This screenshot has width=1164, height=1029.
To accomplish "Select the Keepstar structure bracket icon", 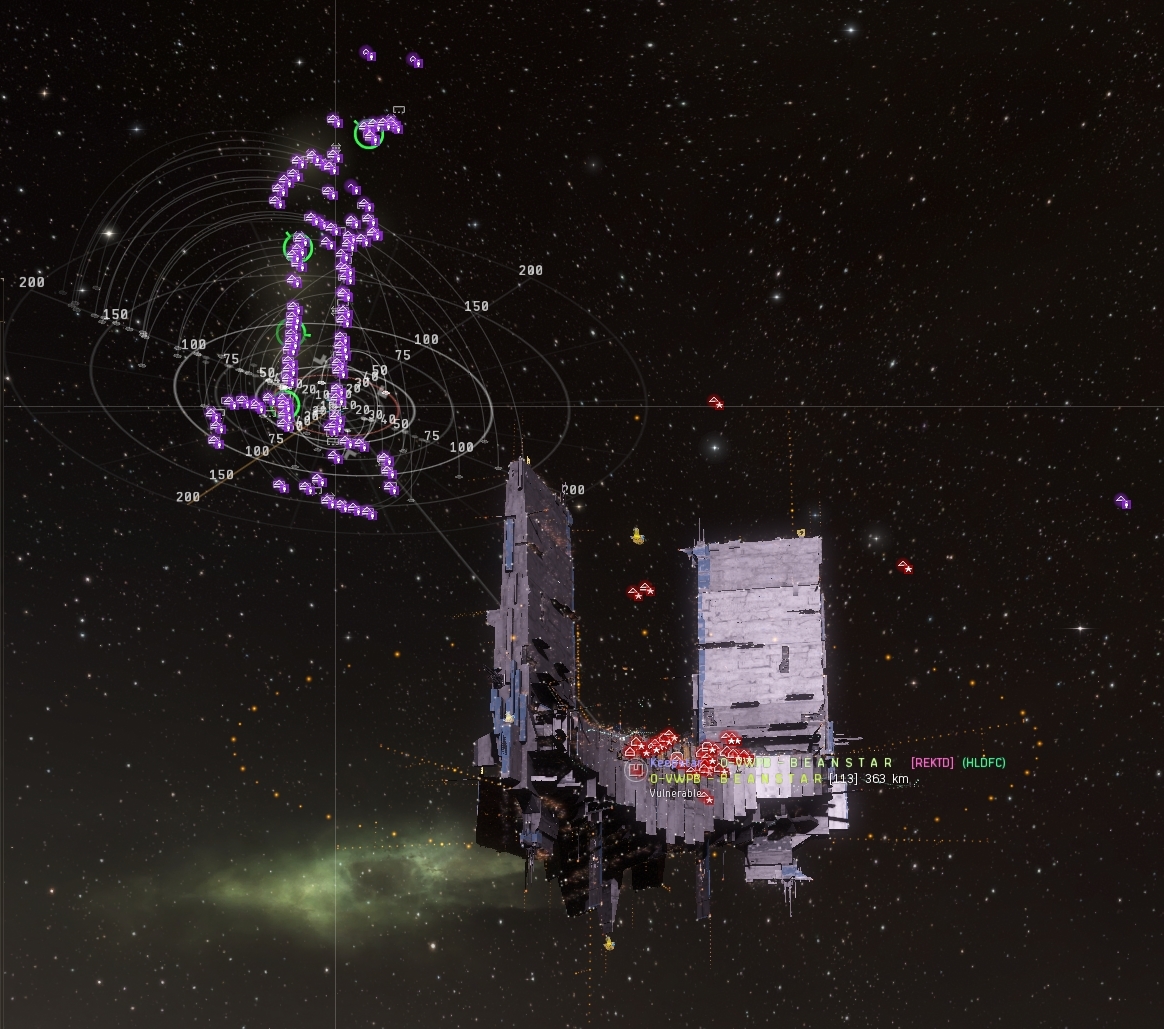I will pos(634,770).
